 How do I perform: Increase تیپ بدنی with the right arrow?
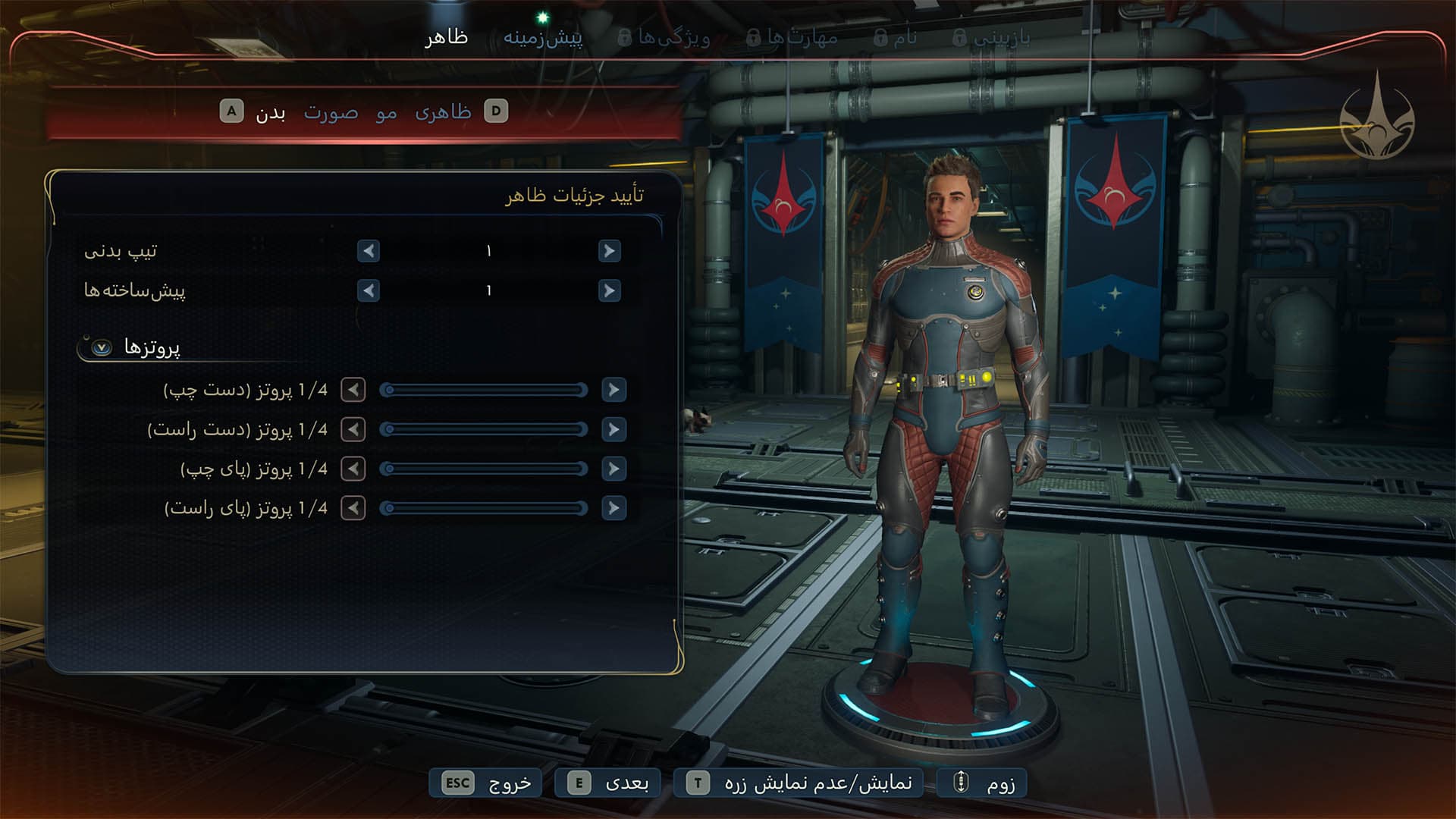609,251
